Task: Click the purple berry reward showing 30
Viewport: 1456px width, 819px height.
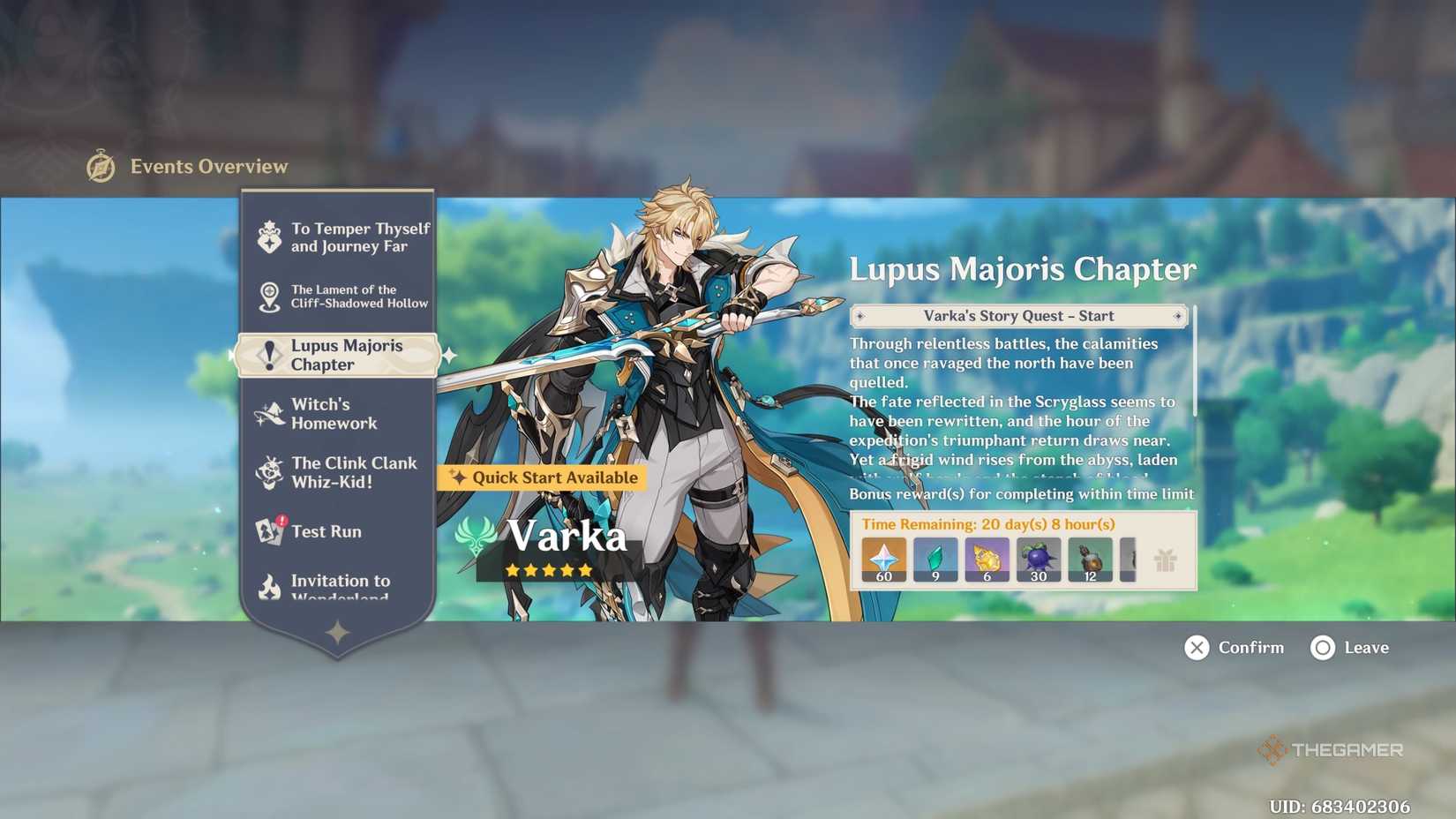Action: coord(1038,557)
